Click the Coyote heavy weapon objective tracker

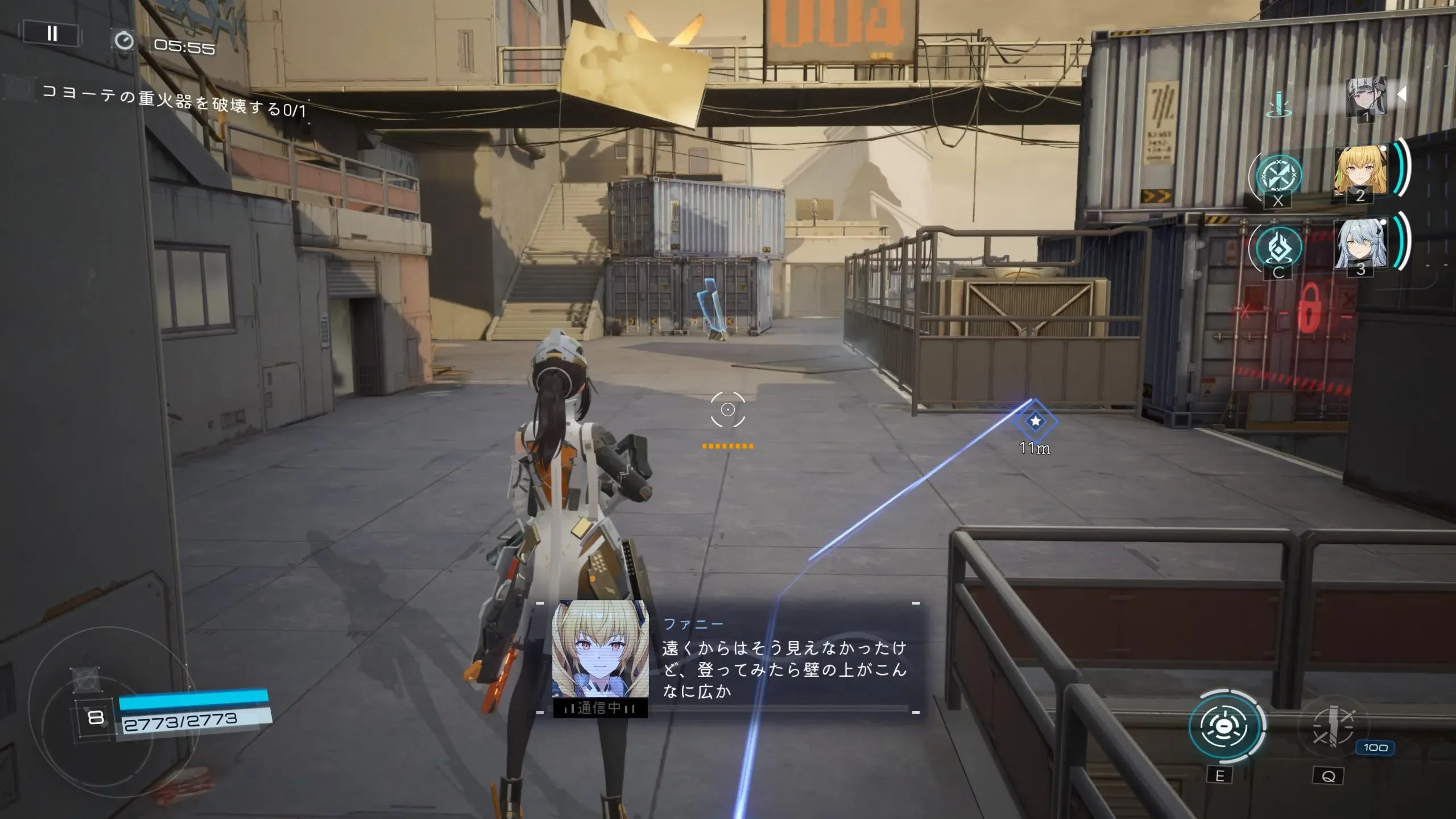coord(173,102)
